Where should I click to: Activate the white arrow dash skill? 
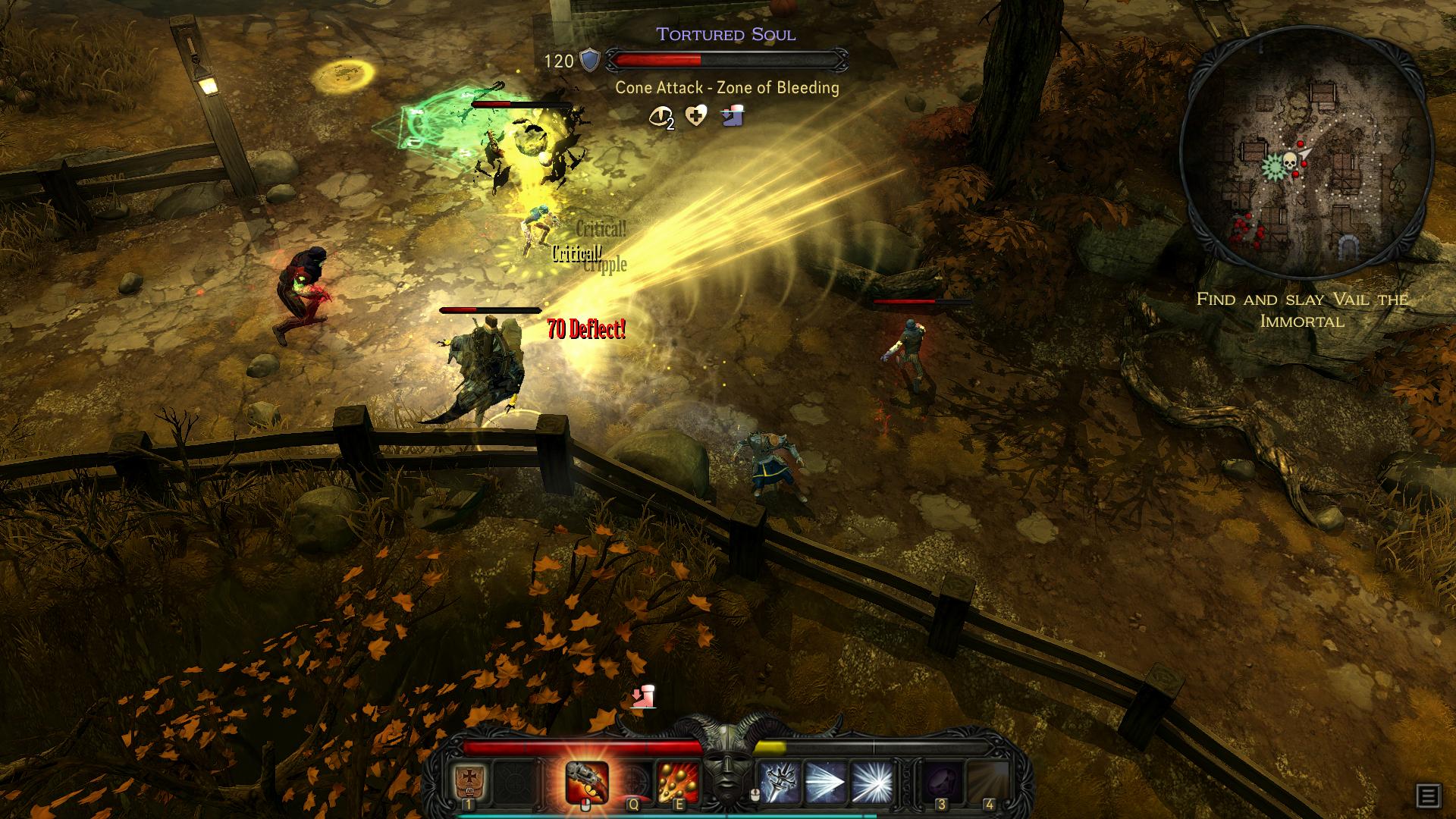pyautogui.click(x=826, y=783)
